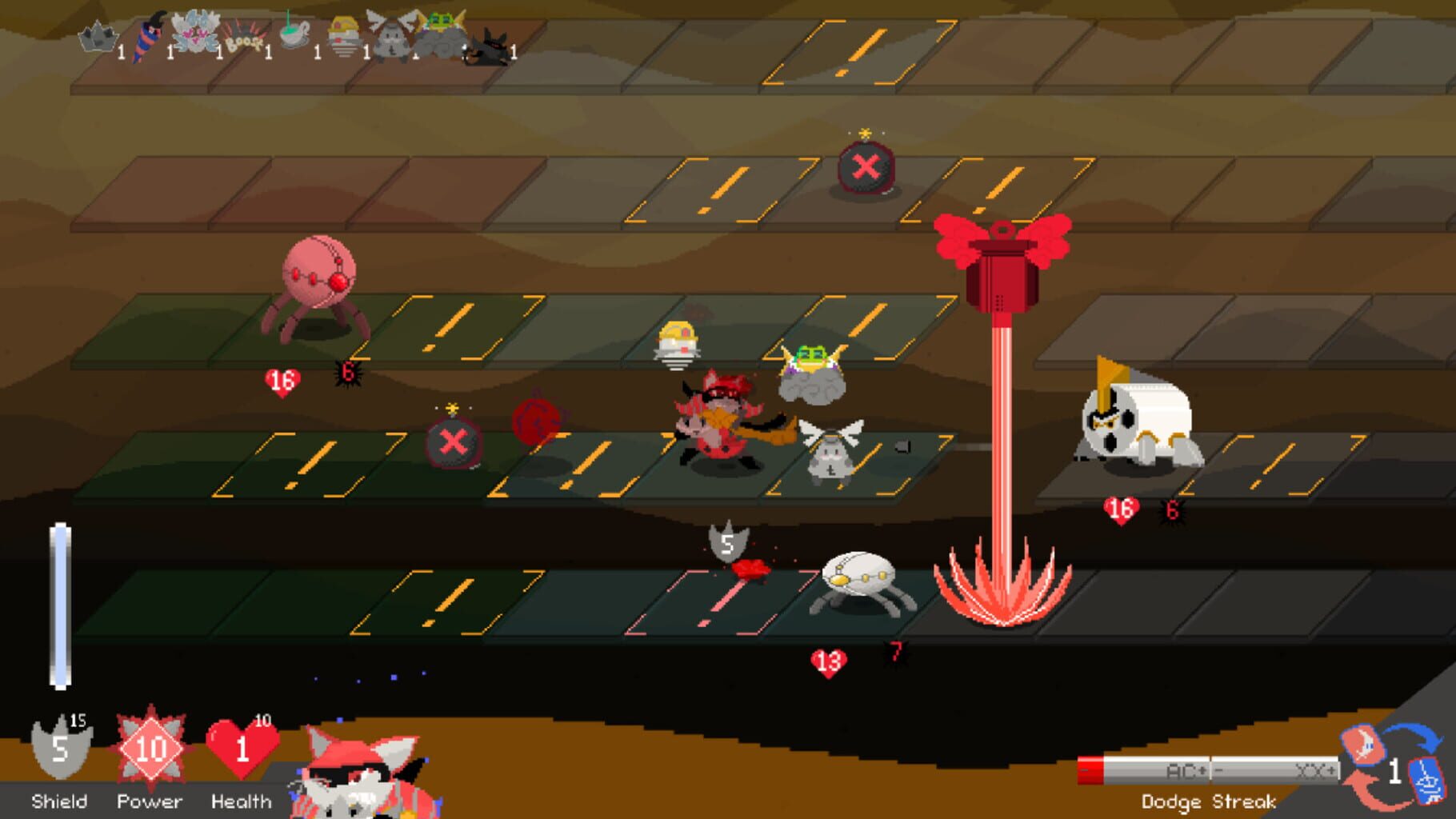
Task: Click the Dodge Streak label
Action: [x=1209, y=800]
